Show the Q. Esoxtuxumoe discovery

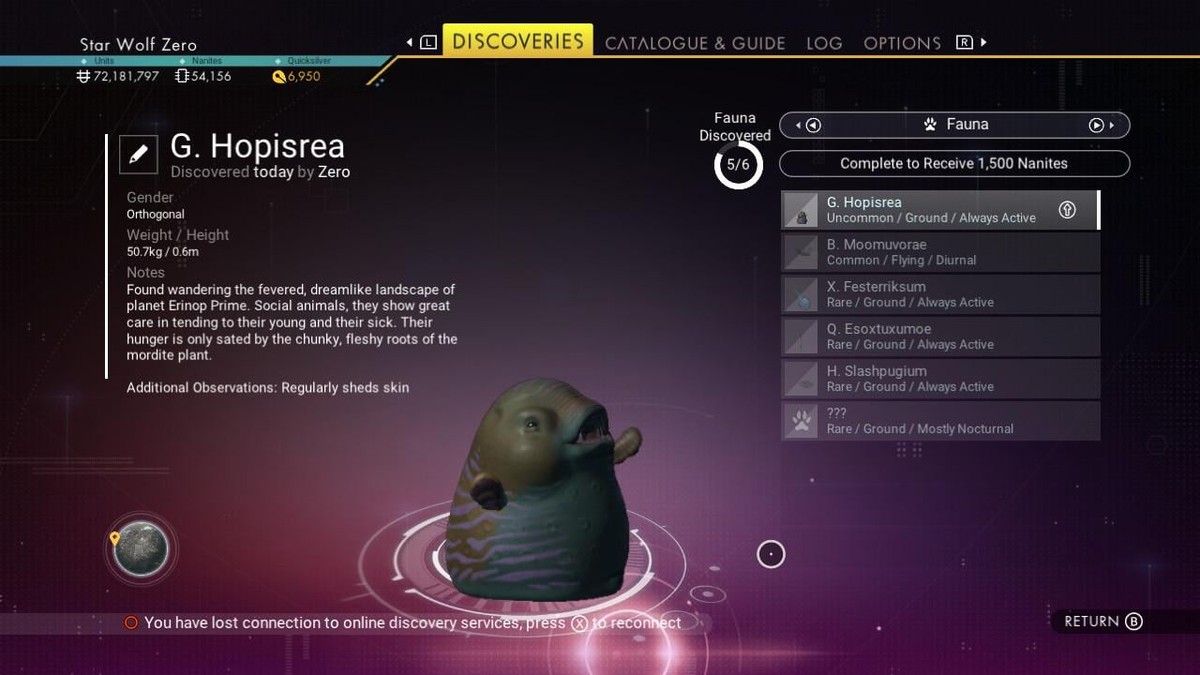click(940, 336)
